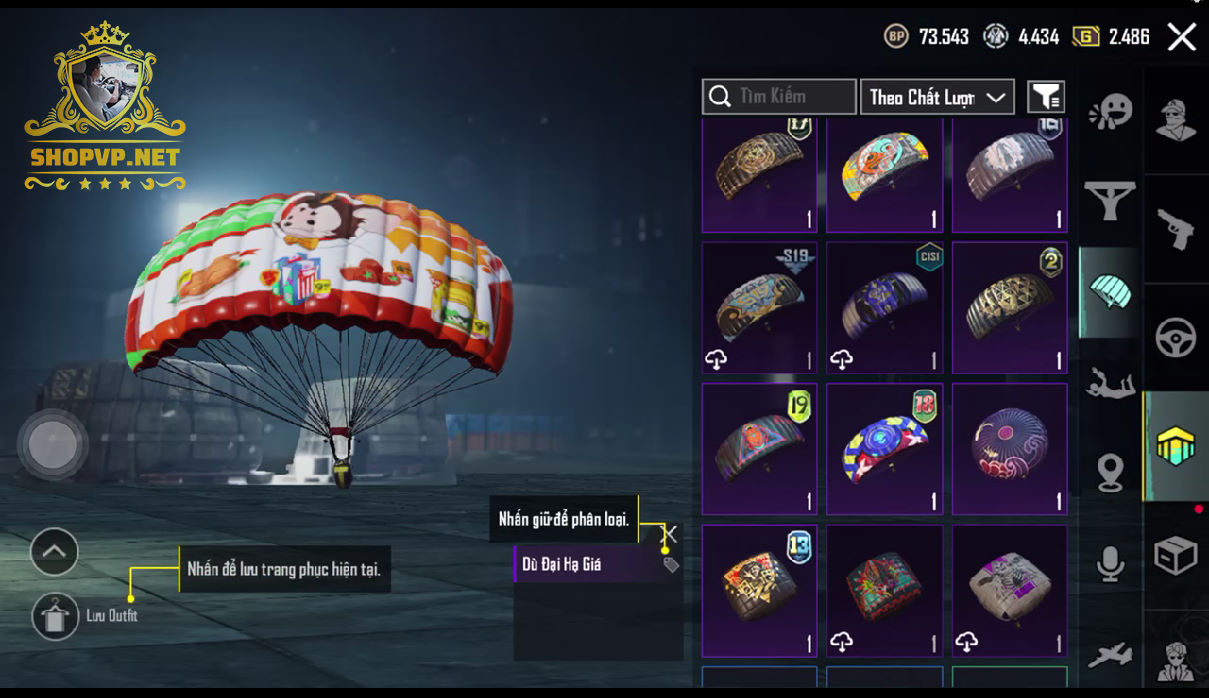Close the inventory with the X button
Screen dimensions: 1209x698
(1181, 38)
